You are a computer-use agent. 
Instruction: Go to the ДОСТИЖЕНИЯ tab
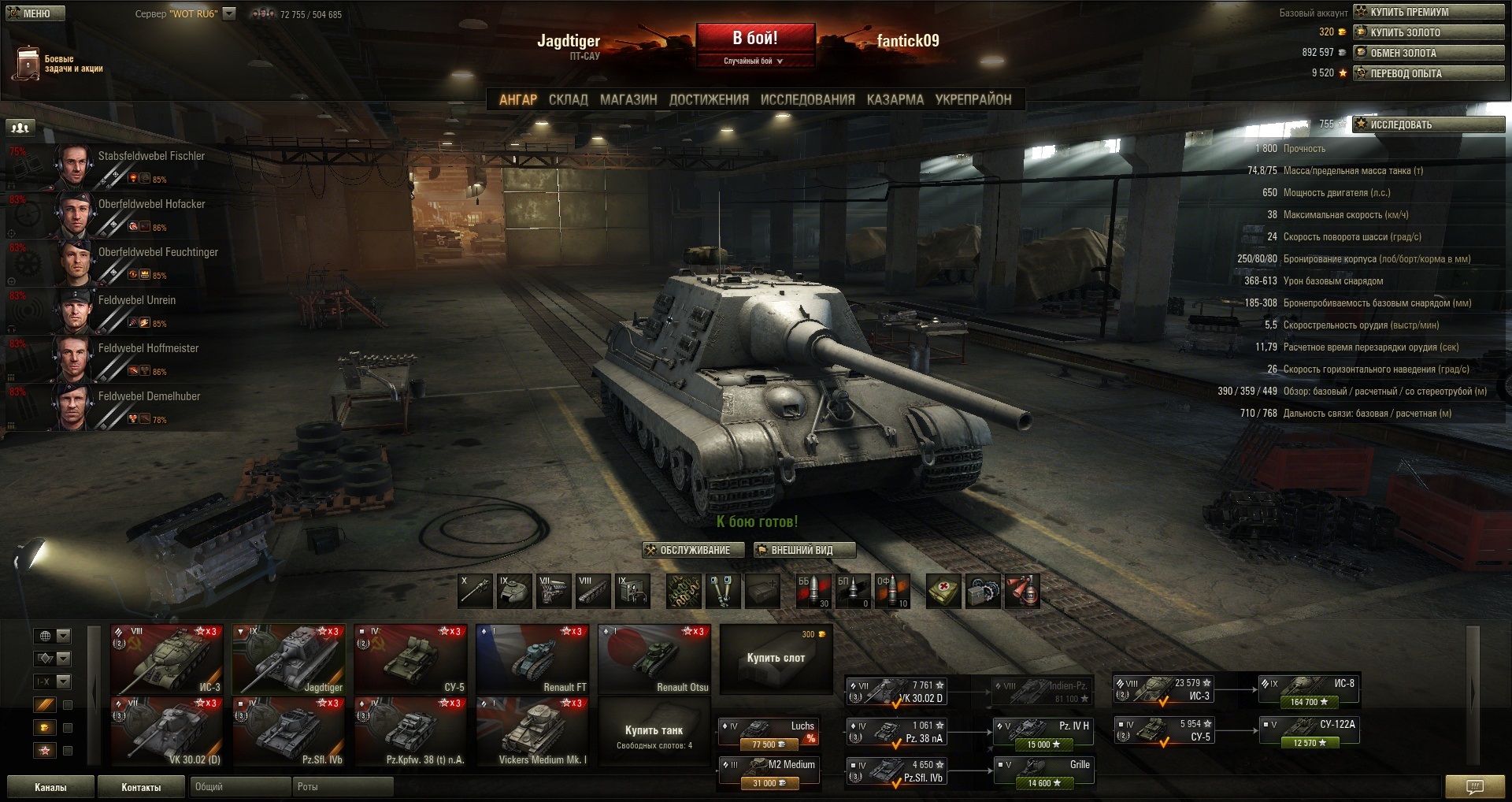coord(709,100)
